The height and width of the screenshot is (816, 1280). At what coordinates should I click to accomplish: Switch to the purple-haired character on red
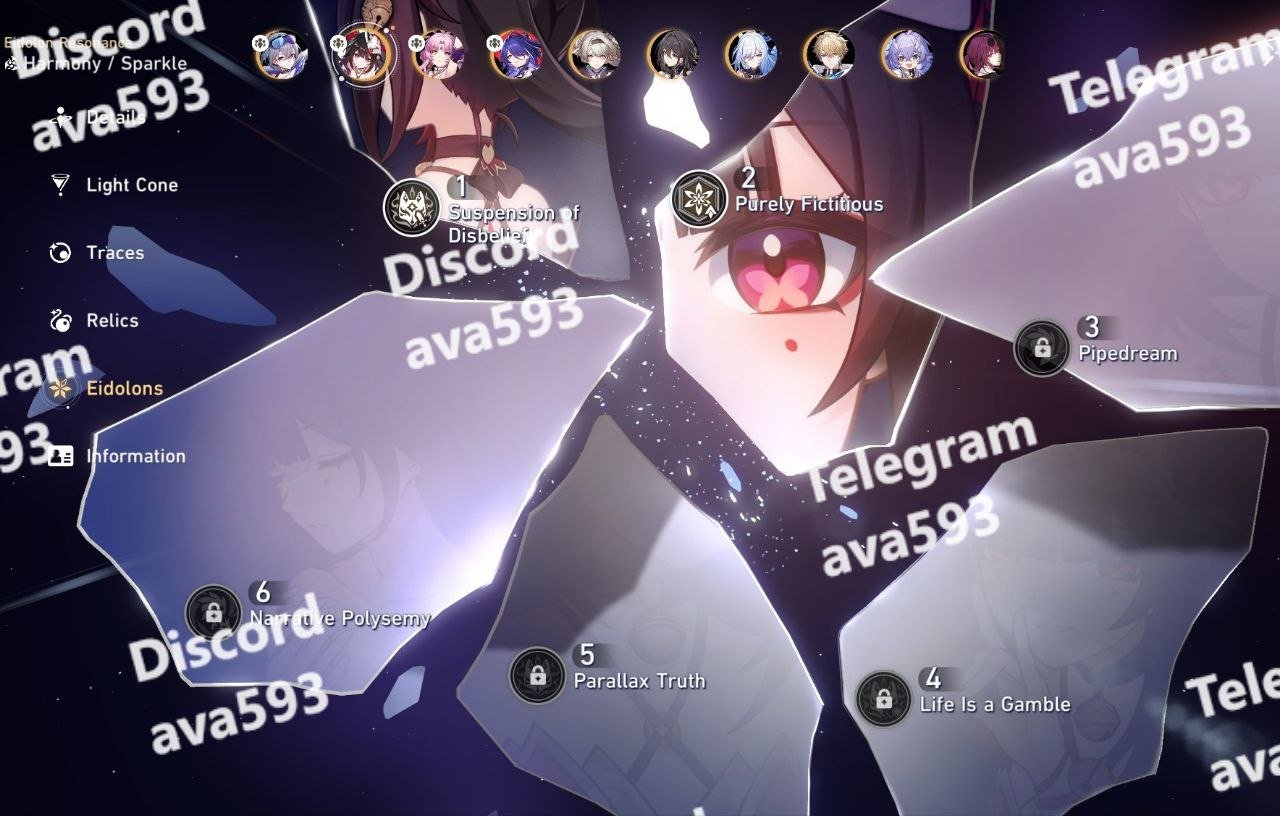(x=516, y=54)
